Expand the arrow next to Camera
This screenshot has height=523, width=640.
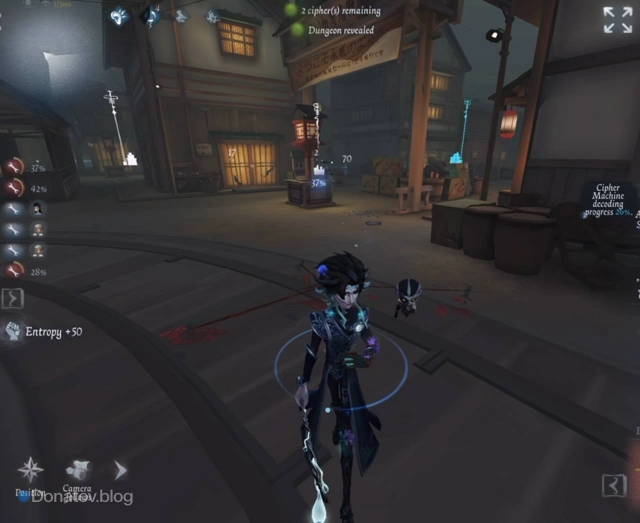(120, 470)
